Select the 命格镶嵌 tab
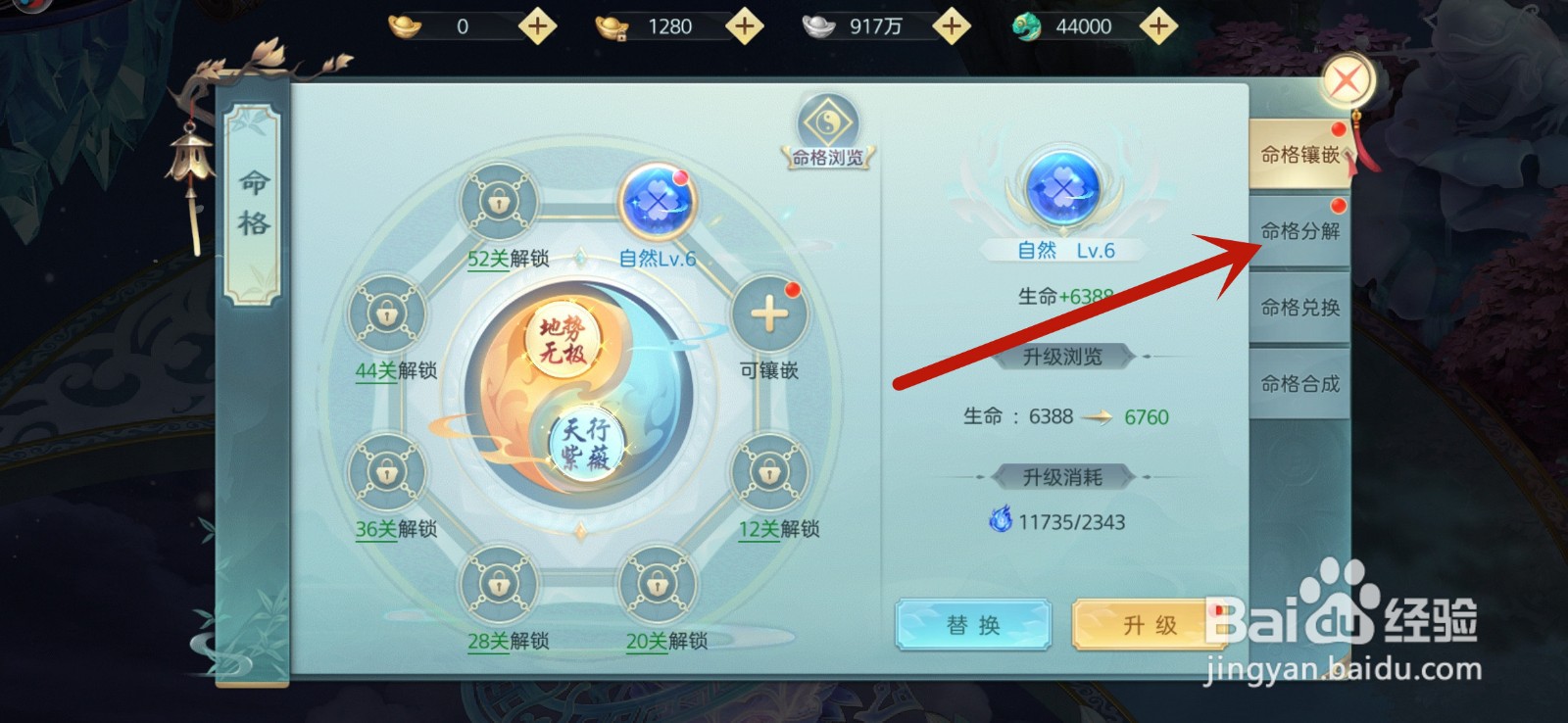This screenshot has width=1568, height=723. [x=1298, y=155]
